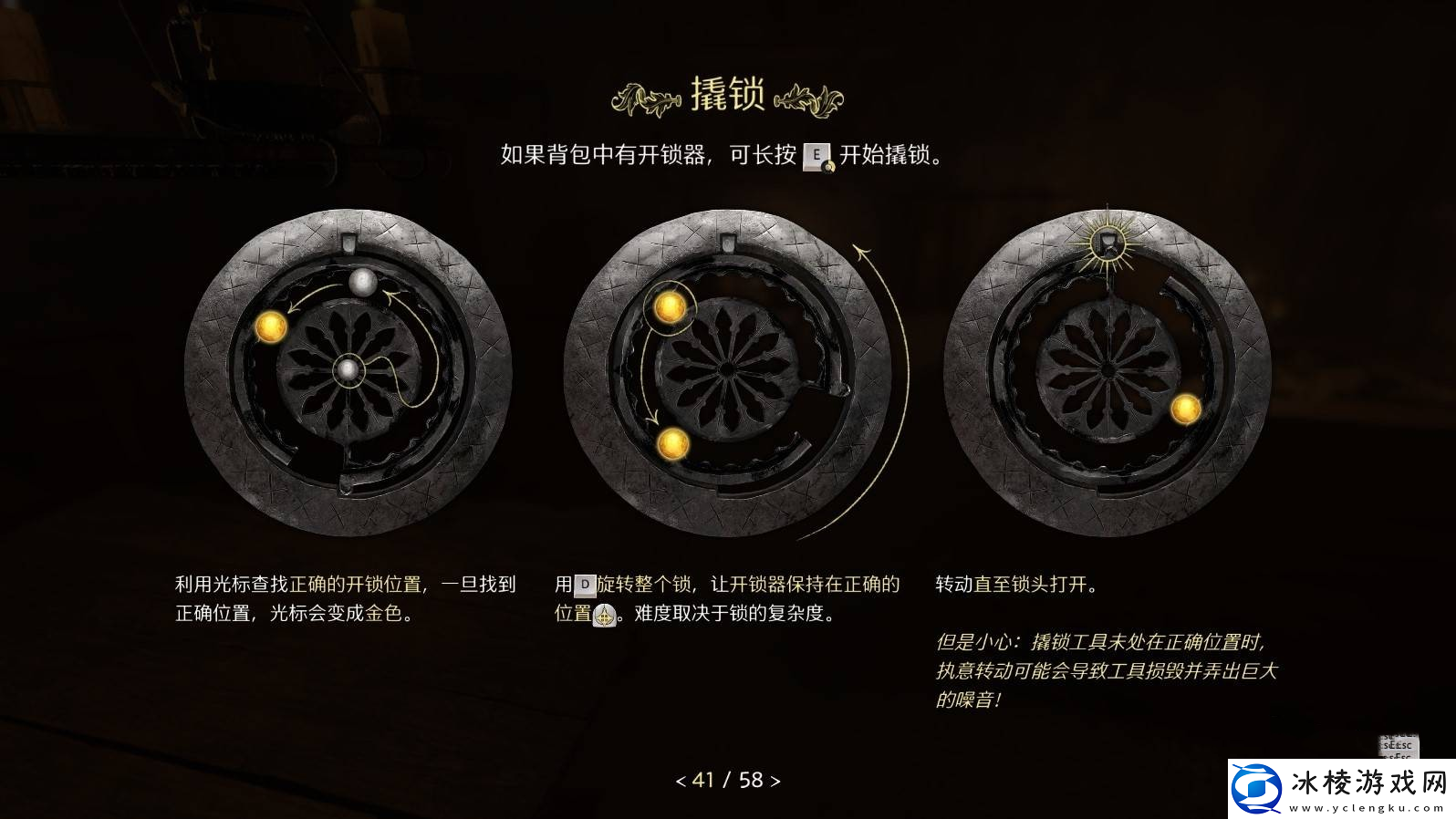Click the lock notch icon atop the middle dial
The width and height of the screenshot is (1456, 819).
727,243
